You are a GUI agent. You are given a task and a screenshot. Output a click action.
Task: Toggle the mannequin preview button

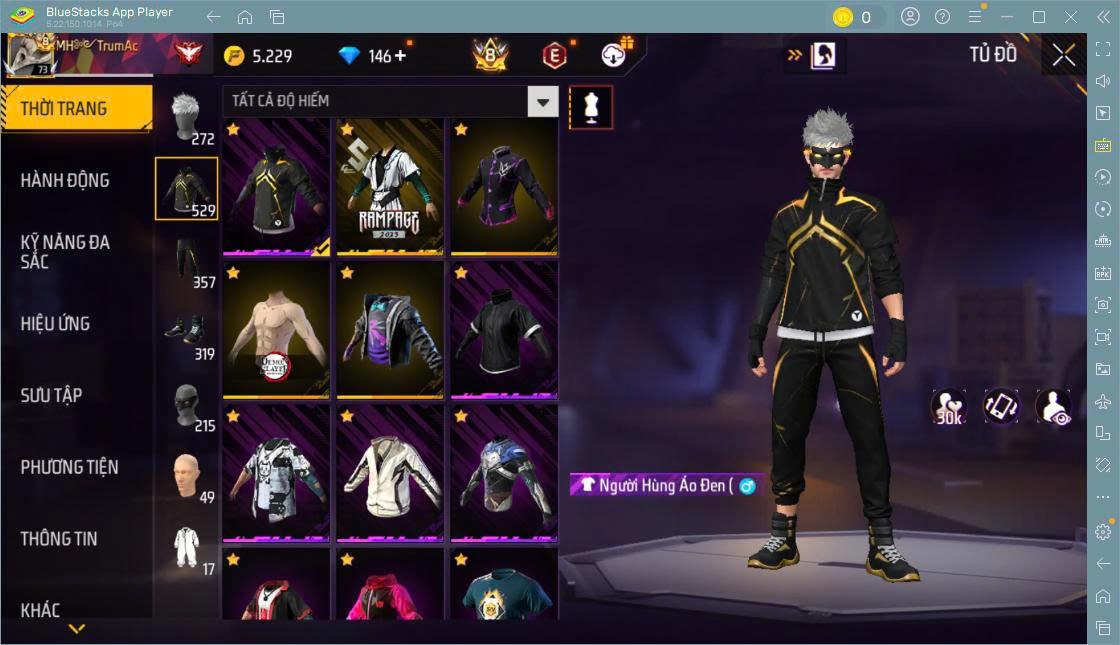click(591, 107)
